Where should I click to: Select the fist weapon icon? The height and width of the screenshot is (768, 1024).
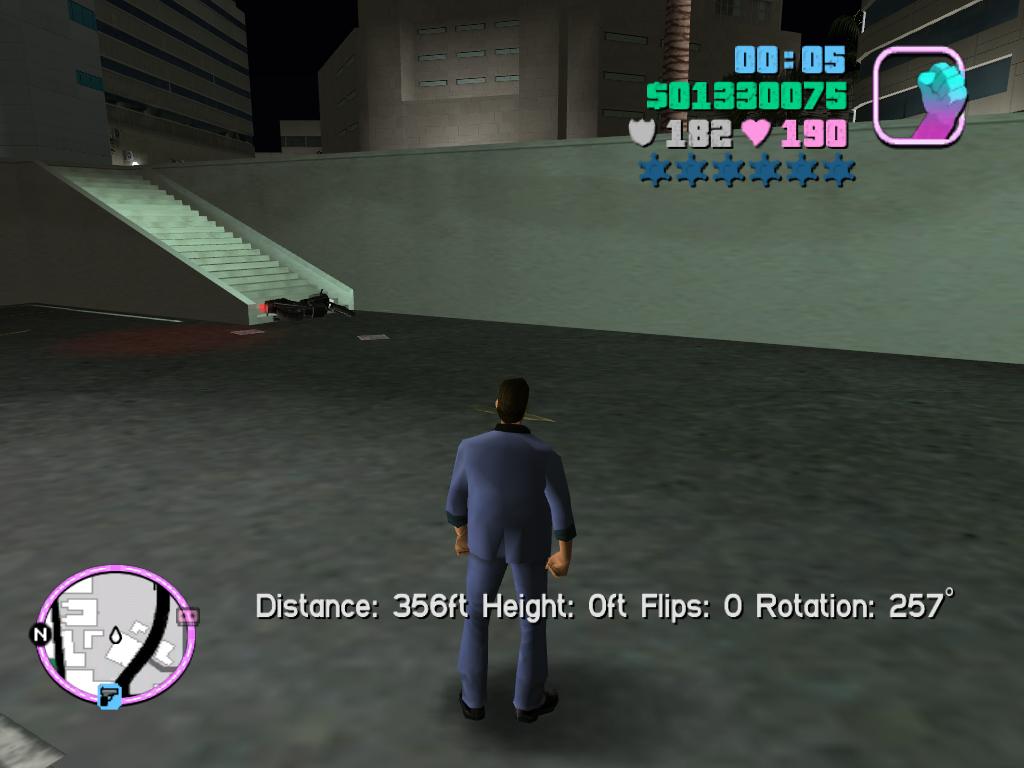pos(921,95)
